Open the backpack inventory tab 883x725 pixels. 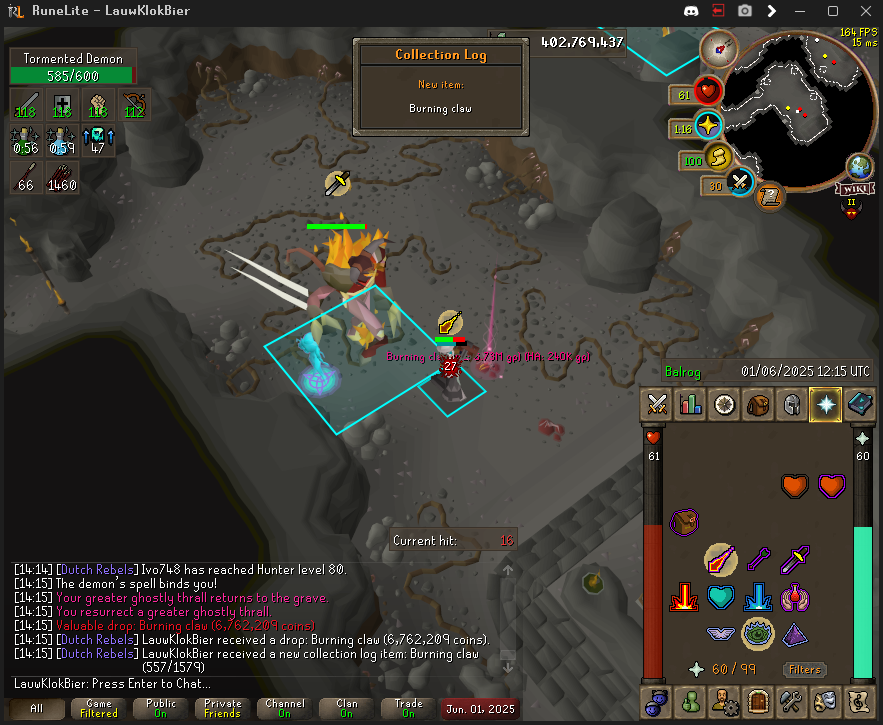pyautogui.click(x=758, y=405)
